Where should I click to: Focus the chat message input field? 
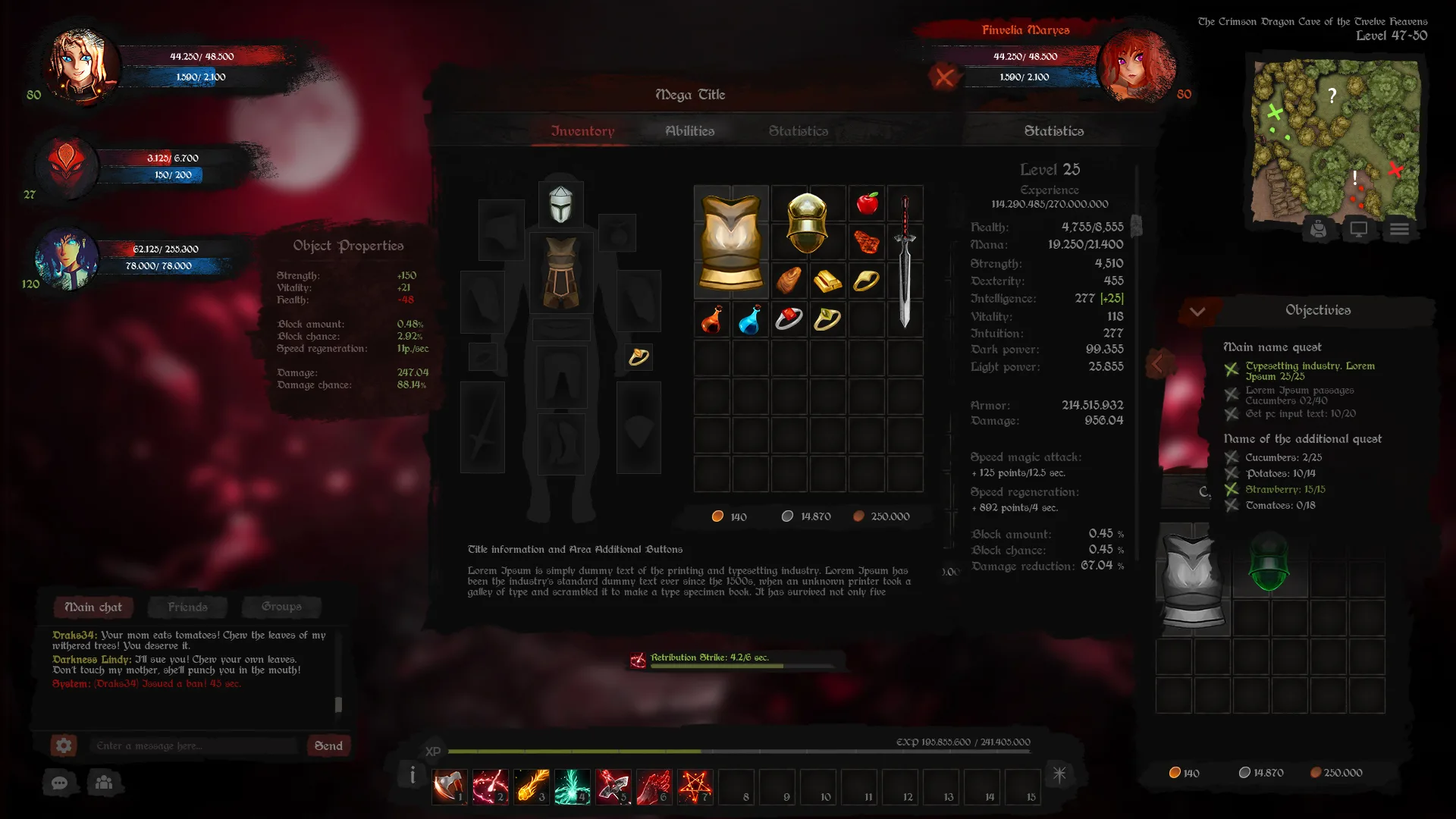[194, 746]
